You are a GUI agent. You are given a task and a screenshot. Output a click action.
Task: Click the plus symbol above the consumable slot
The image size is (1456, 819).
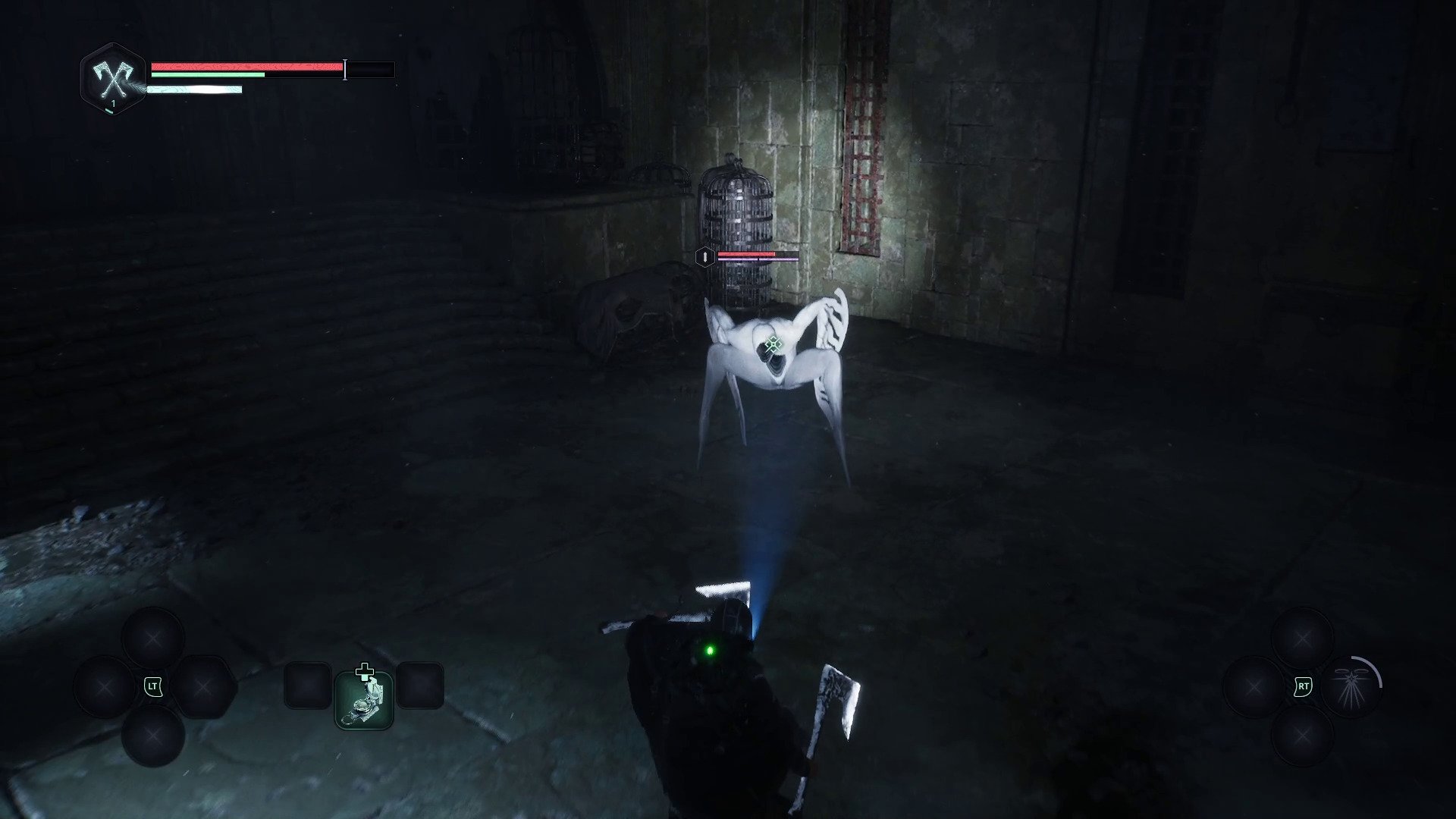click(366, 670)
